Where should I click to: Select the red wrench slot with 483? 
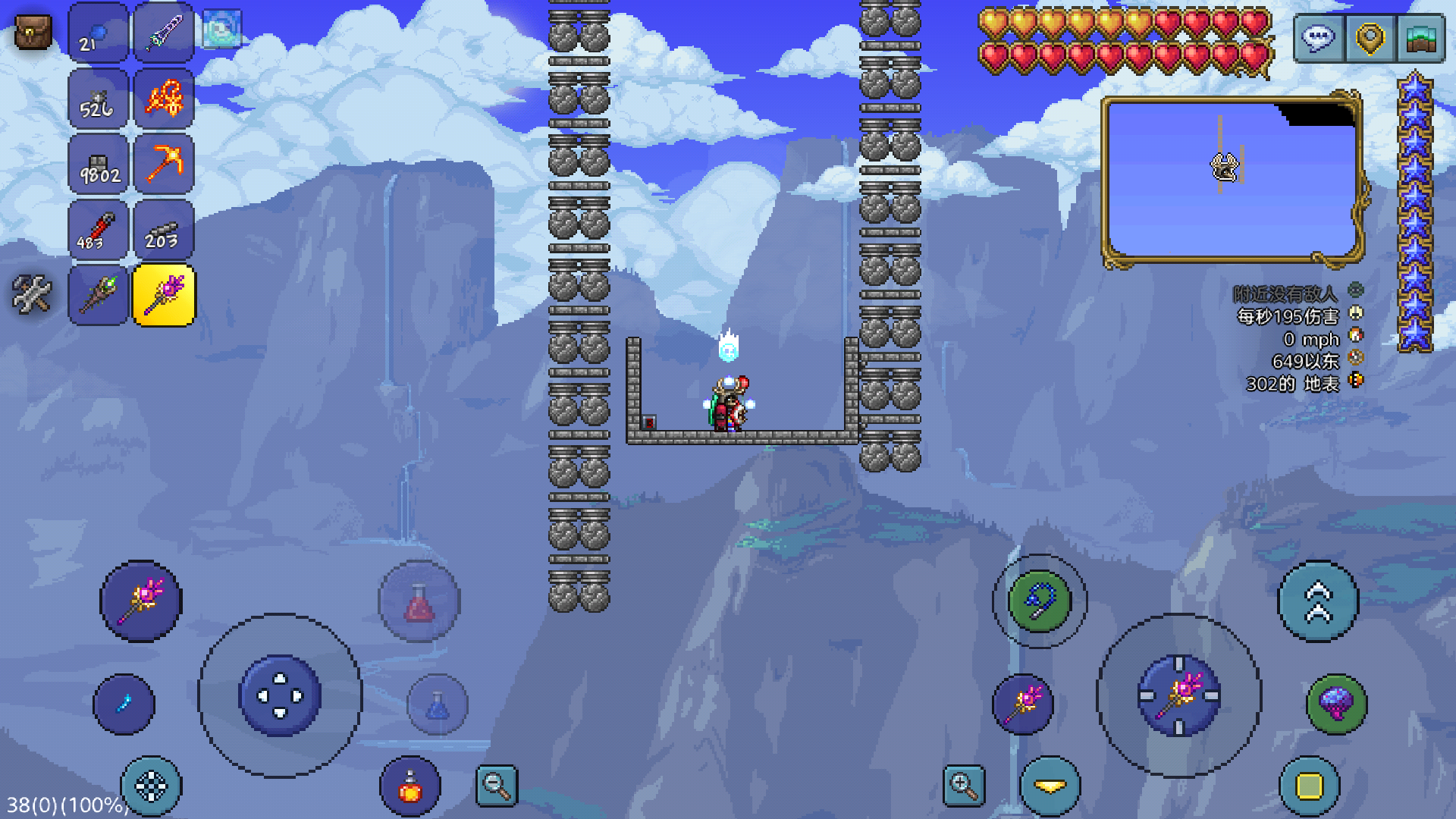[x=98, y=230]
